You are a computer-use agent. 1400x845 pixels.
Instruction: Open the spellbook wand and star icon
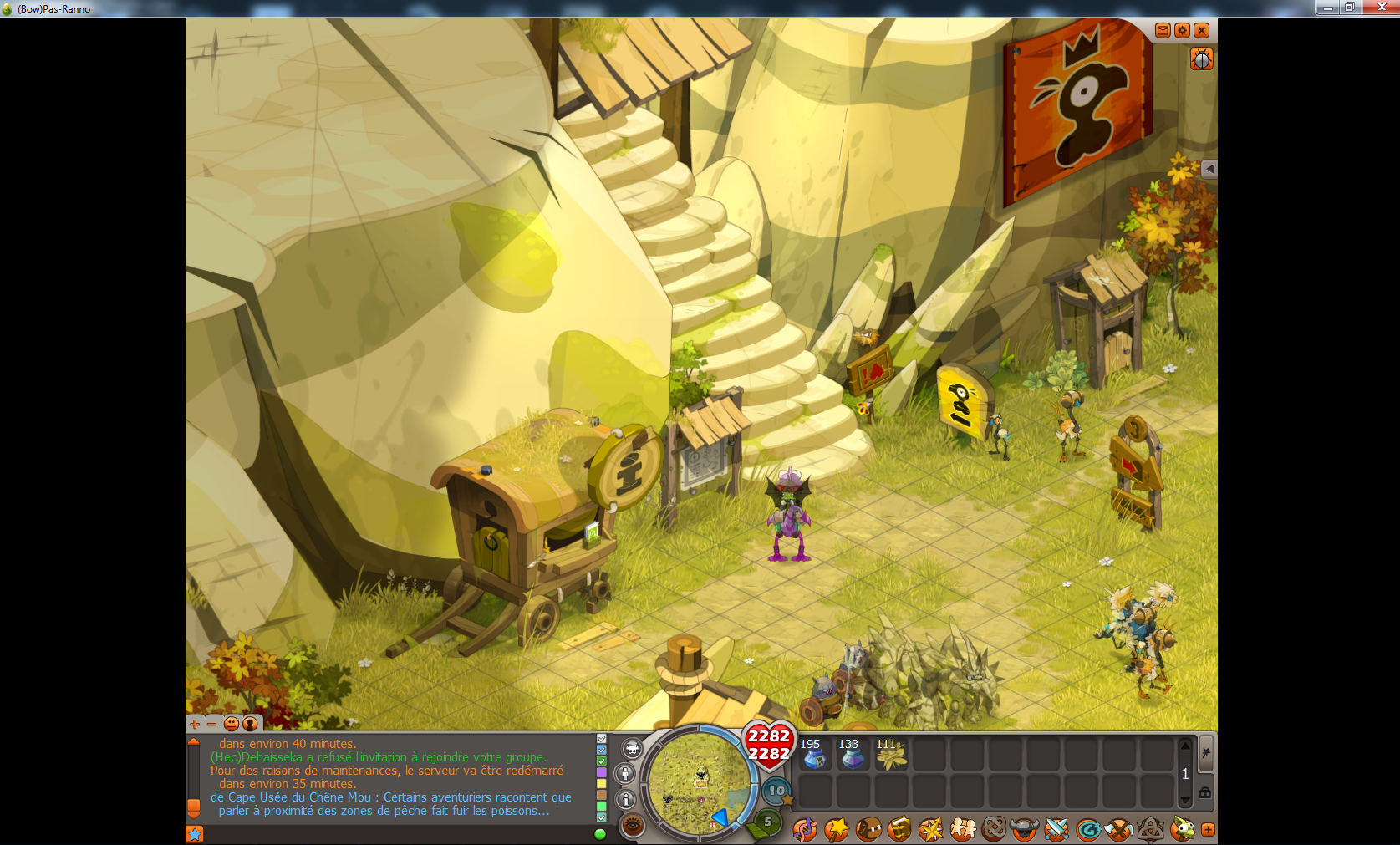point(836,829)
